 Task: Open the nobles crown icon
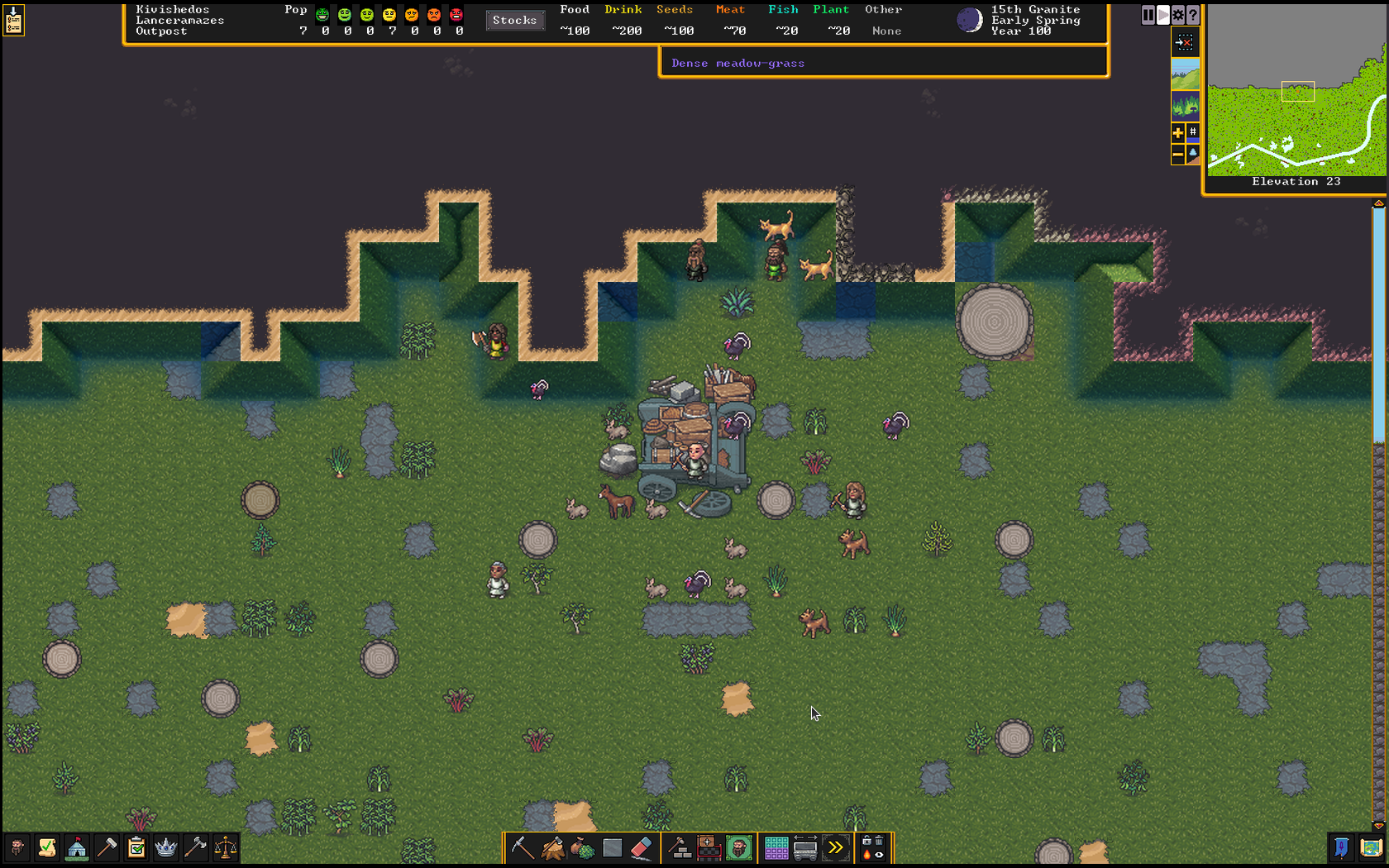click(166, 847)
